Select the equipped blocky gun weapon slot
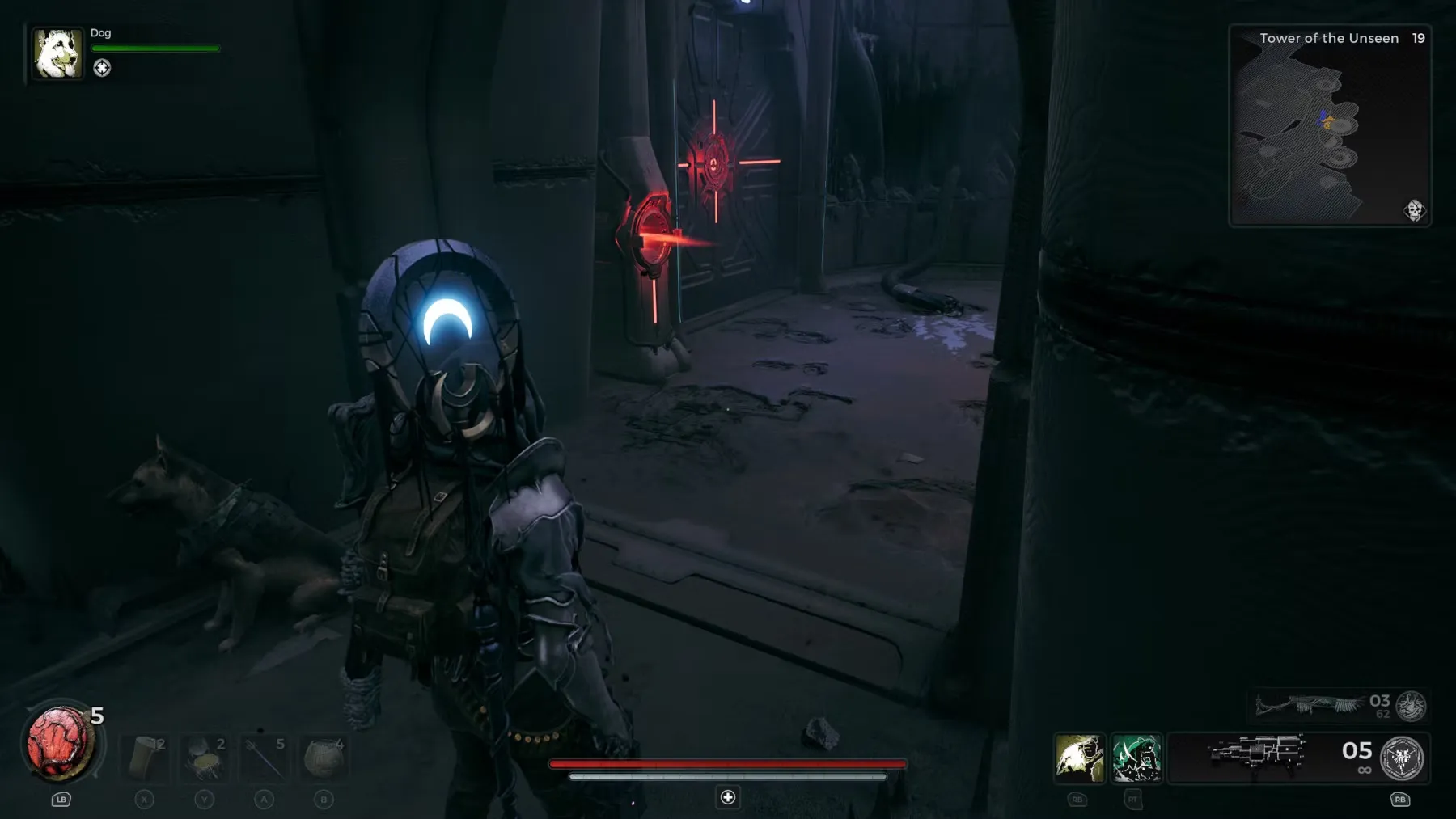 pos(1258,754)
